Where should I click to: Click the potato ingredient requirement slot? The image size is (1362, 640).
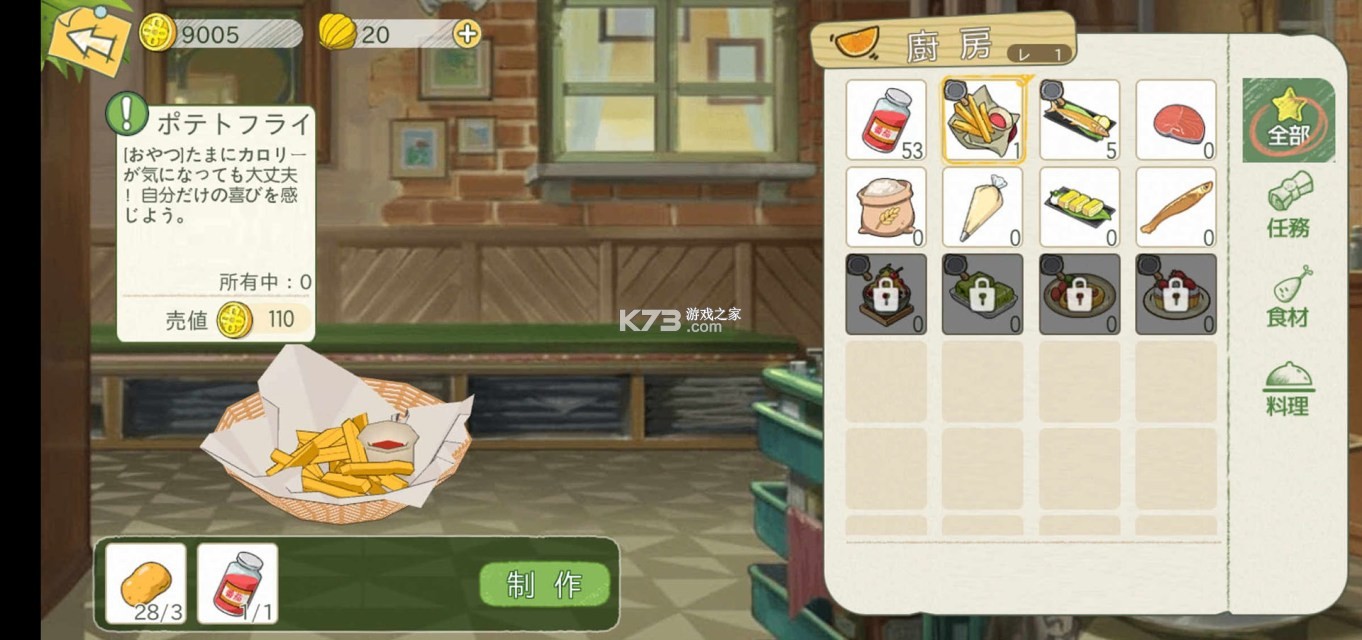point(145,583)
